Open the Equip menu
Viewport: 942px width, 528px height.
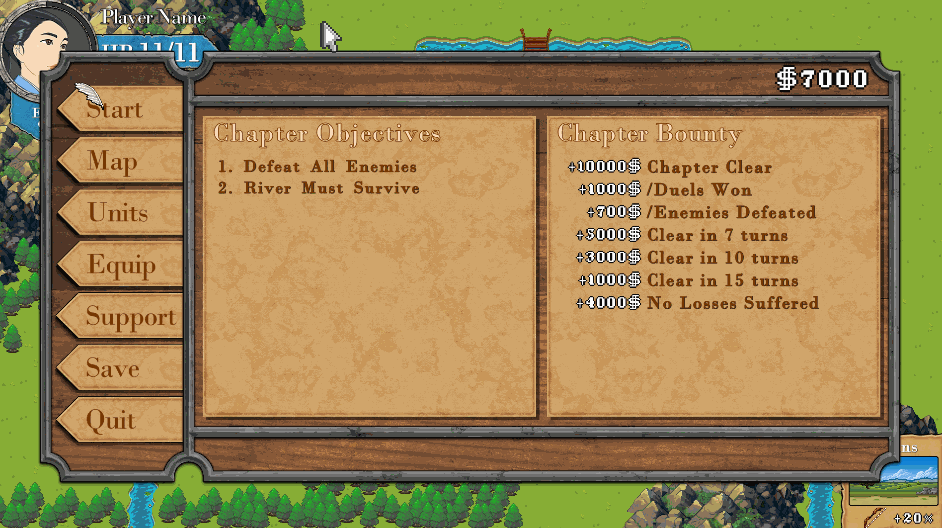point(120,265)
